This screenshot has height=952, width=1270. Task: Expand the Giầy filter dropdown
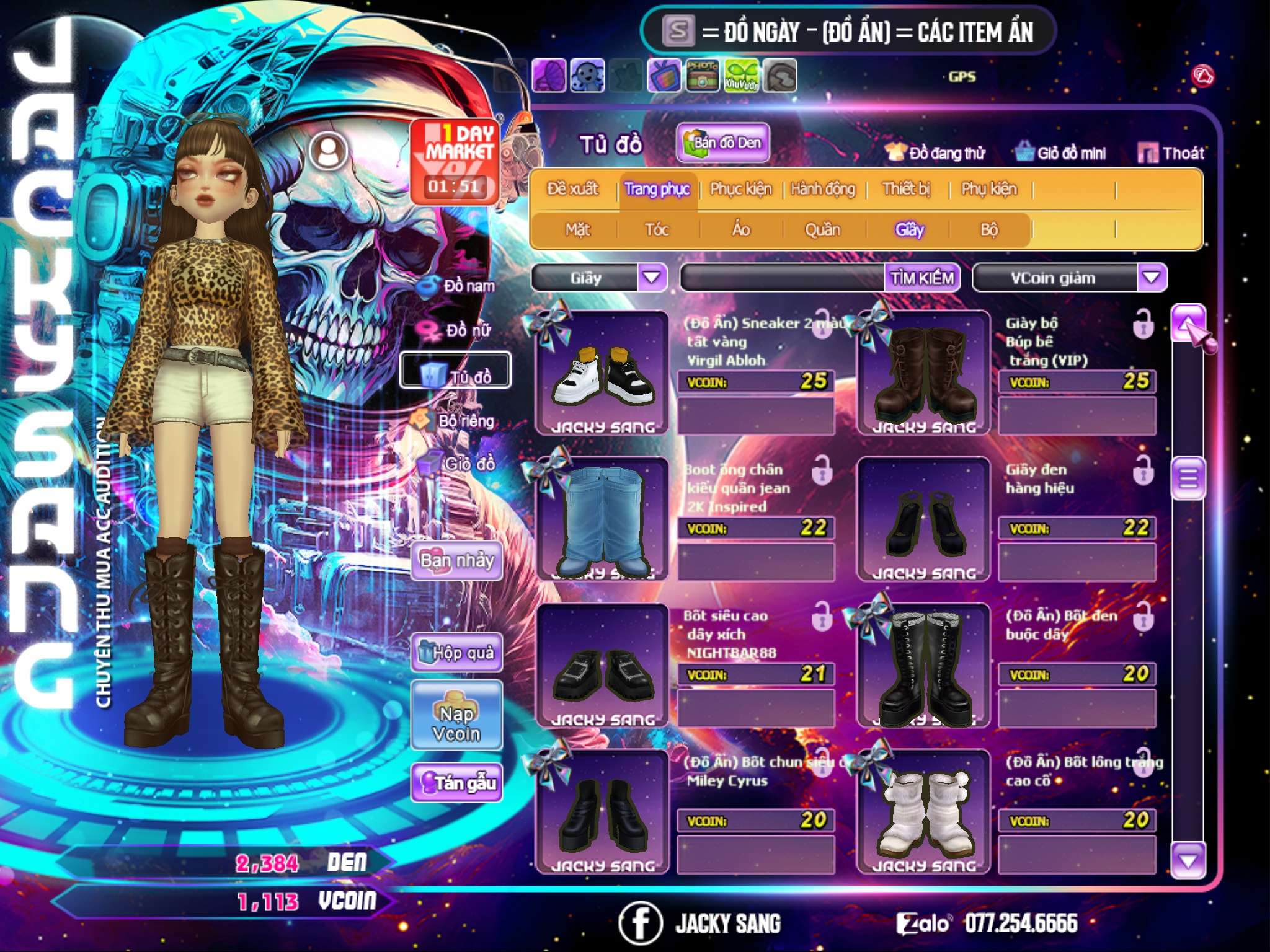(652, 278)
